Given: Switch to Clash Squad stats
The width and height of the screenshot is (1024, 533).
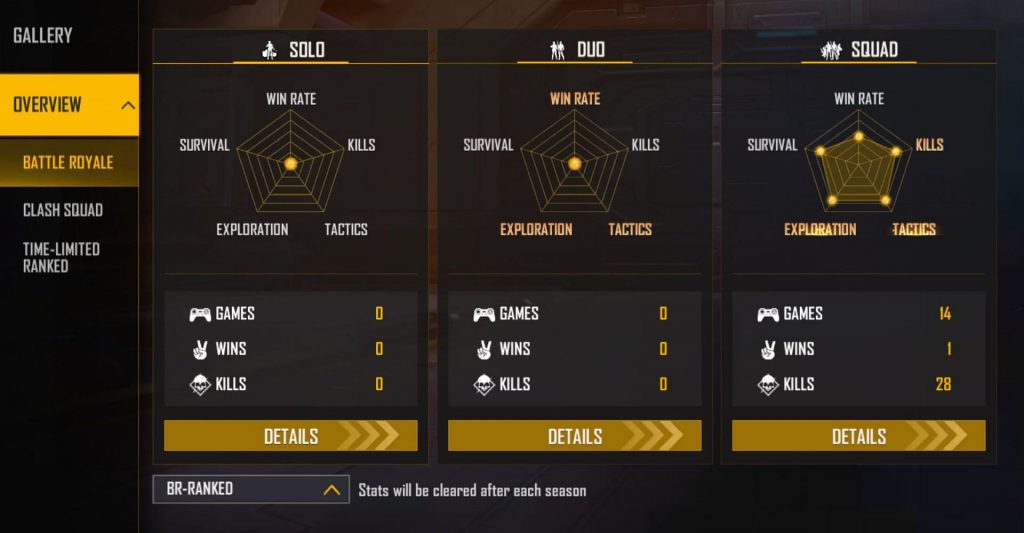Looking at the screenshot, I should tap(63, 210).
